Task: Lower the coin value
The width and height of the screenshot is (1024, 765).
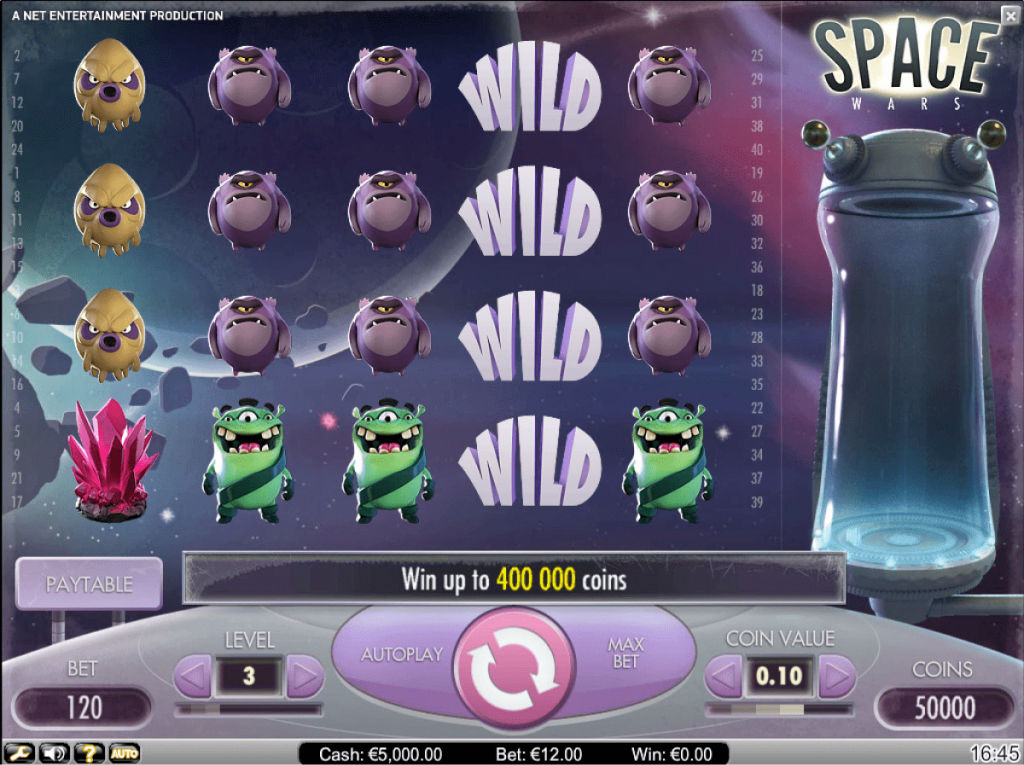Action: [723, 677]
